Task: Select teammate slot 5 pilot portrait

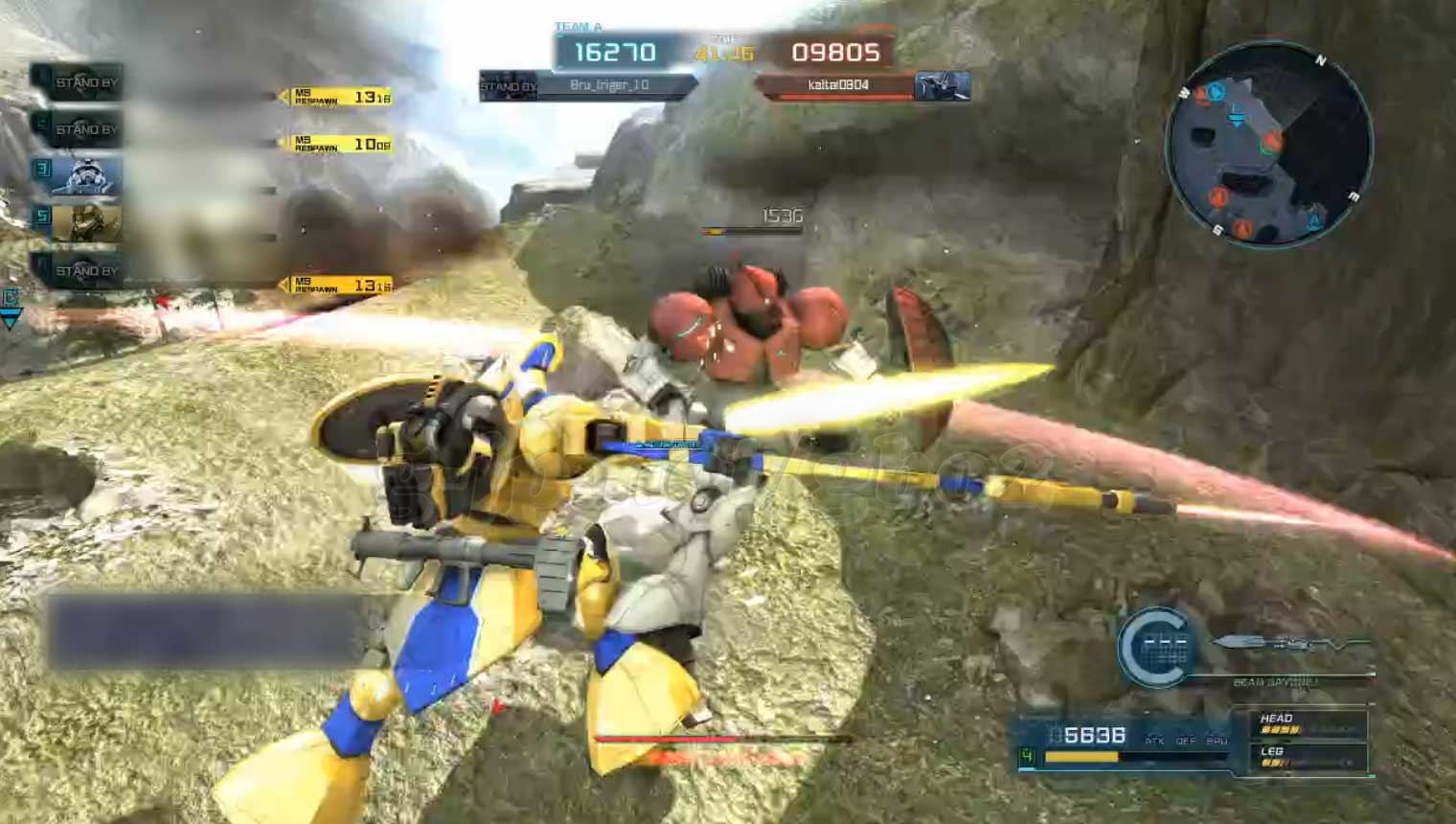Action: click(x=86, y=222)
